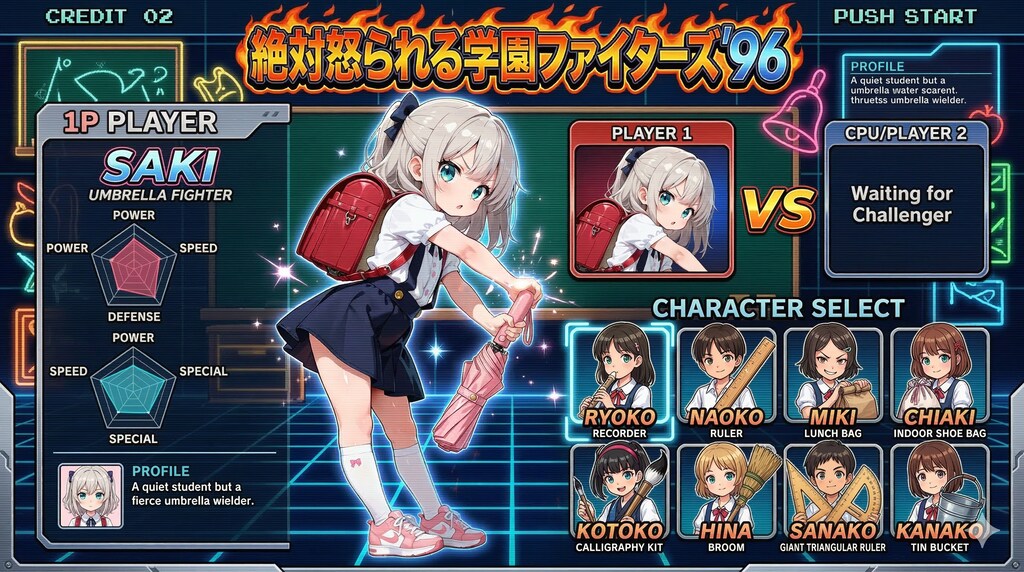This screenshot has width=1024, height=572.
Task: Select Sanako with giant triangular ruler
Action: coord(833,497)
